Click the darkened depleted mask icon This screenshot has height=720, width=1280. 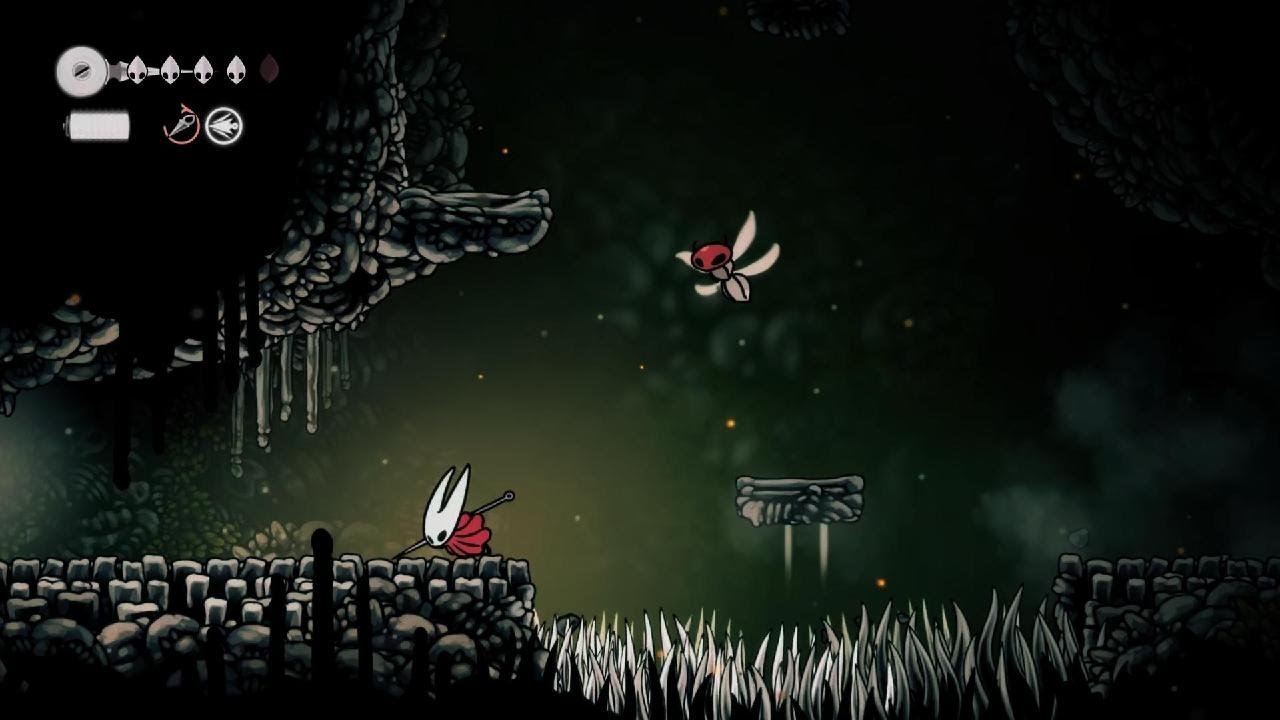point(270,70)
